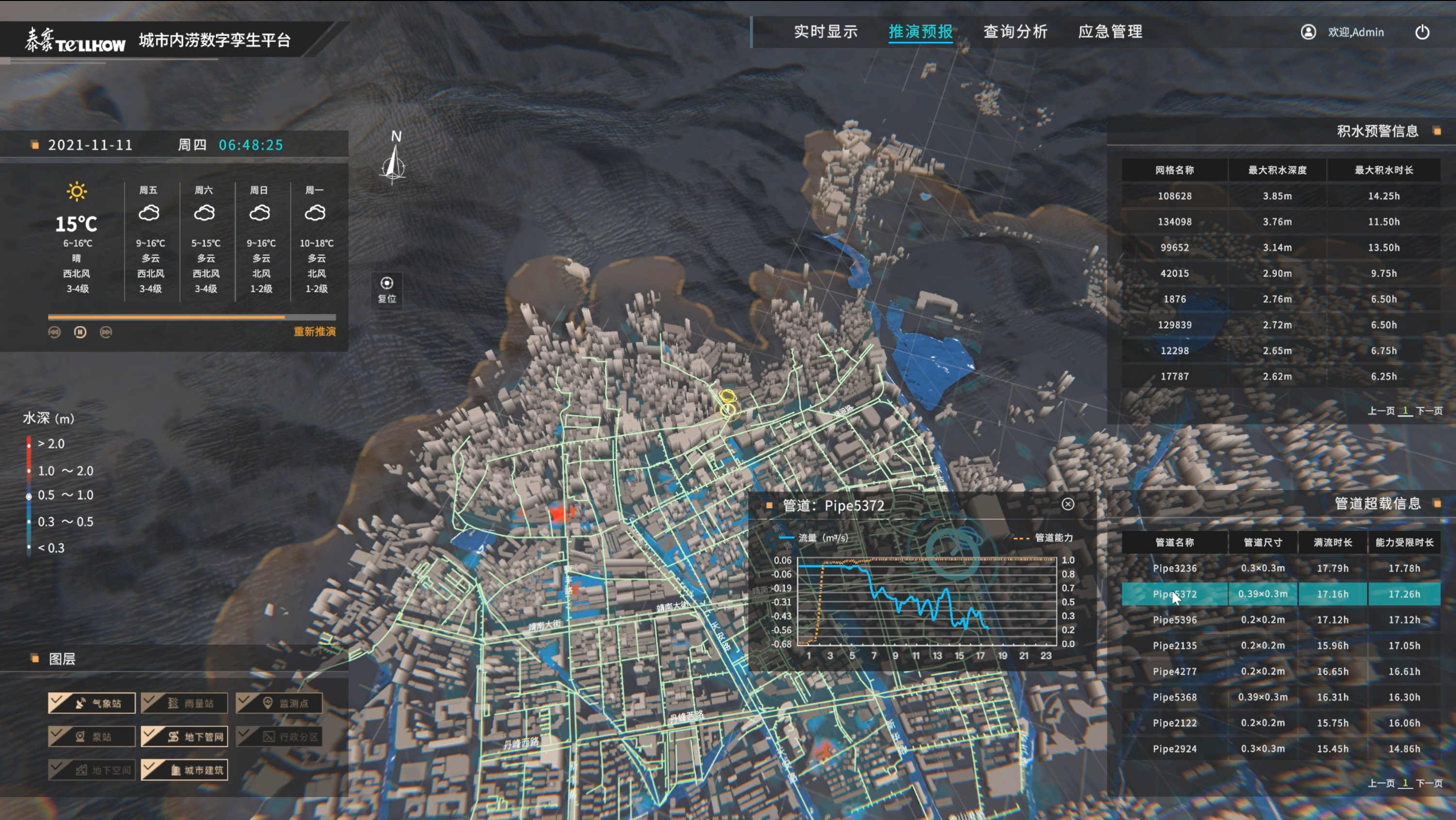Open the Admin user account icon
This screenshot has width=1456, height=820.
(1308, 32)
